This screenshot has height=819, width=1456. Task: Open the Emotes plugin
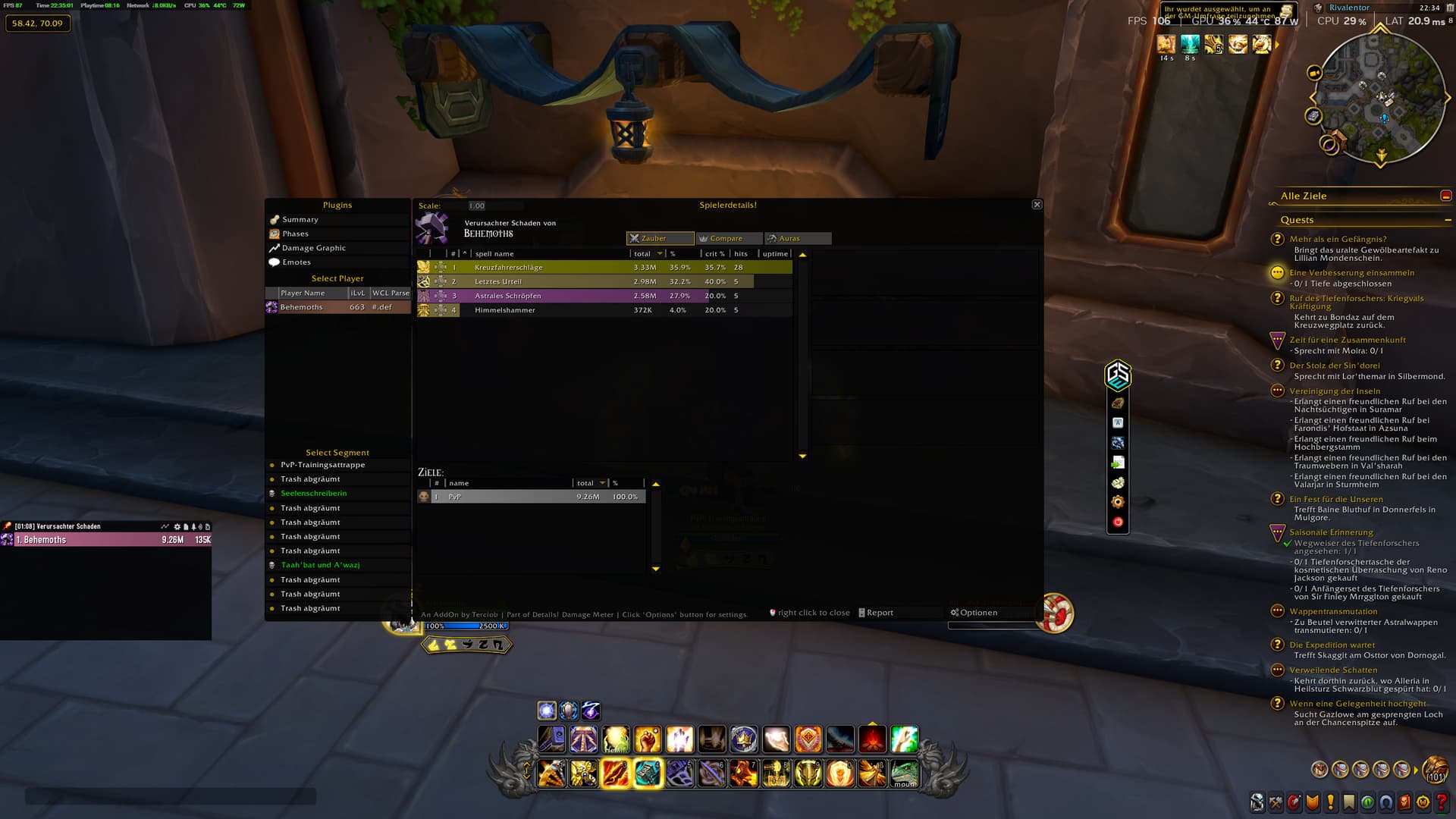[x=297, y=262]
